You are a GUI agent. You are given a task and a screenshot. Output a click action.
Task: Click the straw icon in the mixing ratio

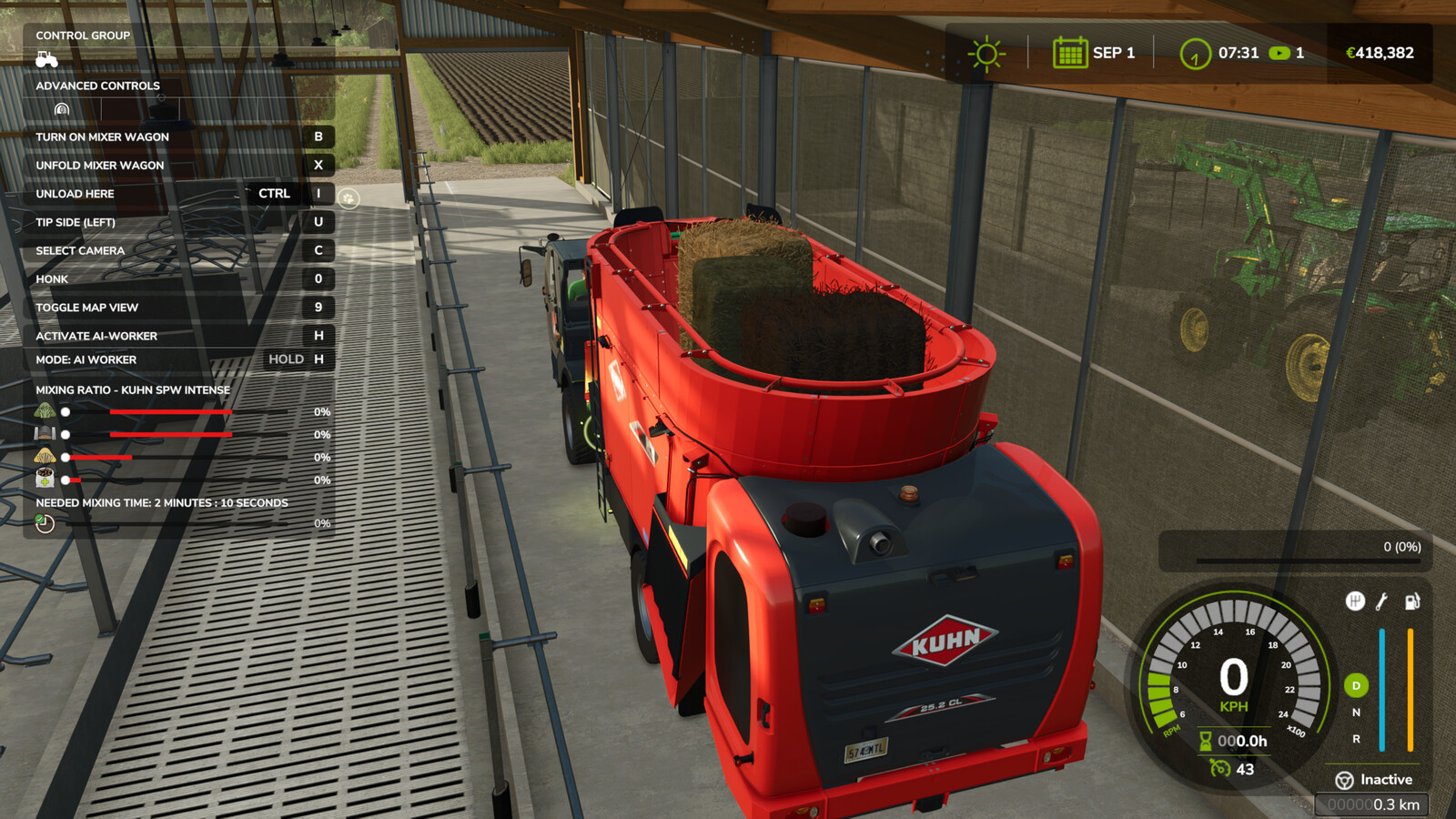tap(45, 457)
